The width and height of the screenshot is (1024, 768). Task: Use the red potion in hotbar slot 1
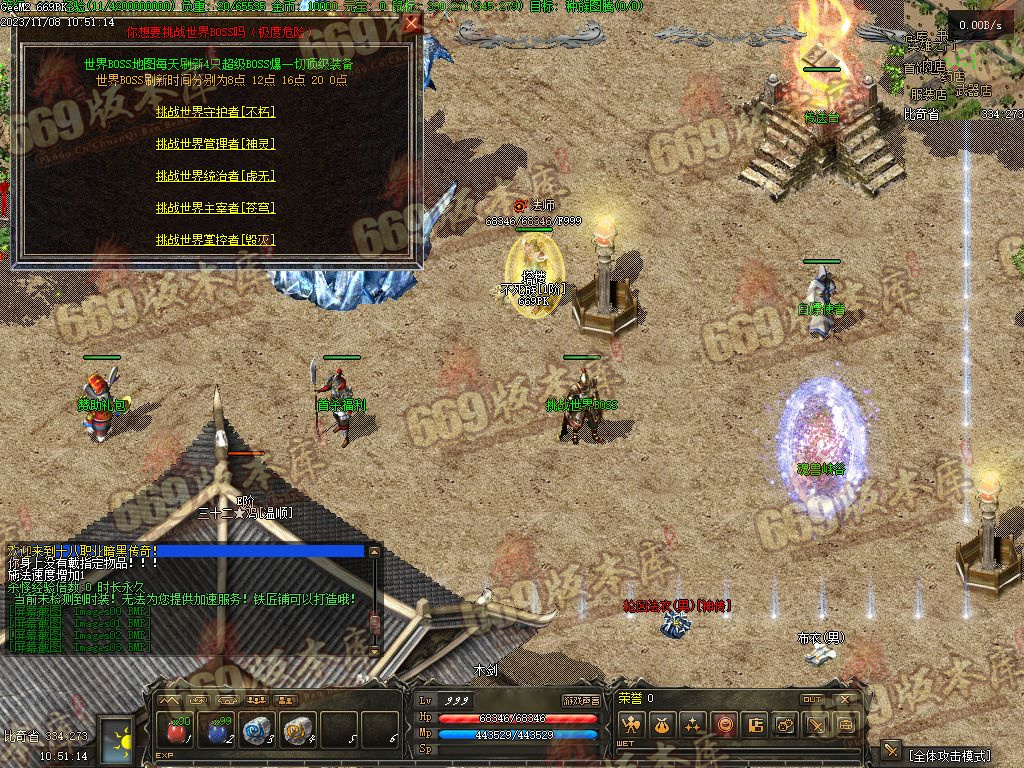tap(176, 730)
